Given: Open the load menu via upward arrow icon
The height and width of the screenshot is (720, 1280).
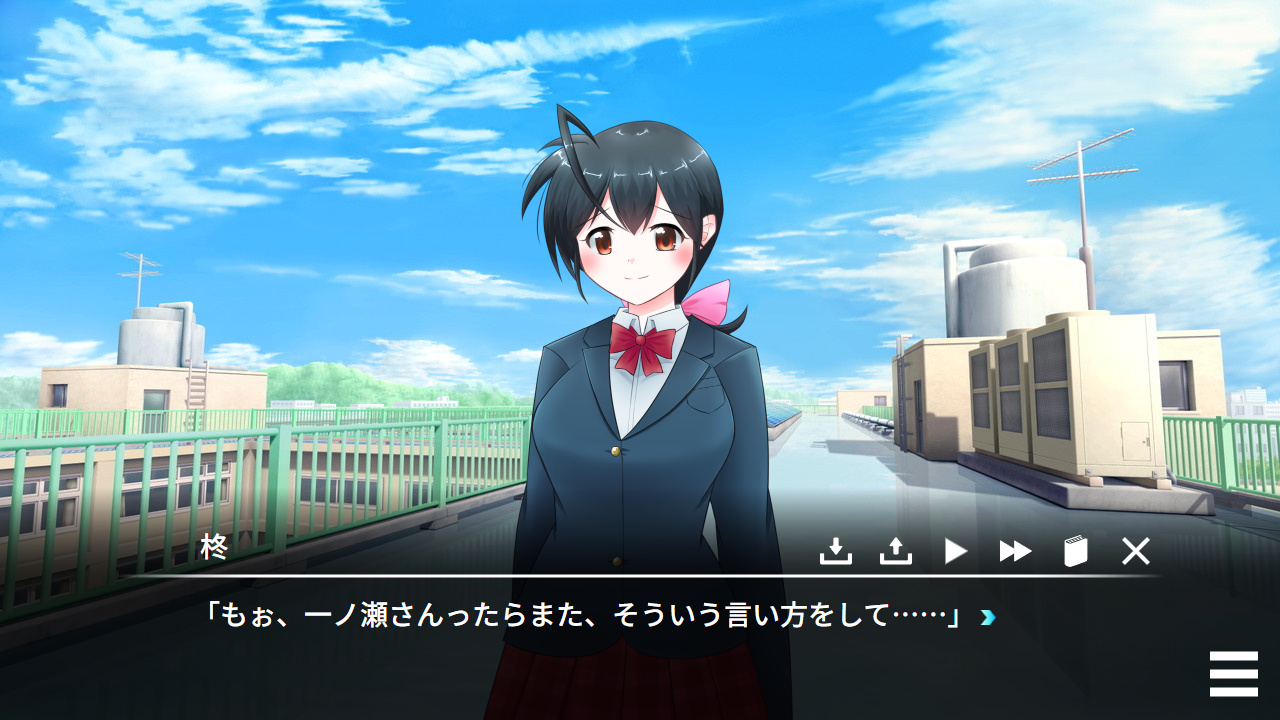Looking at the screenshot, I should click(x=895, y=551).
